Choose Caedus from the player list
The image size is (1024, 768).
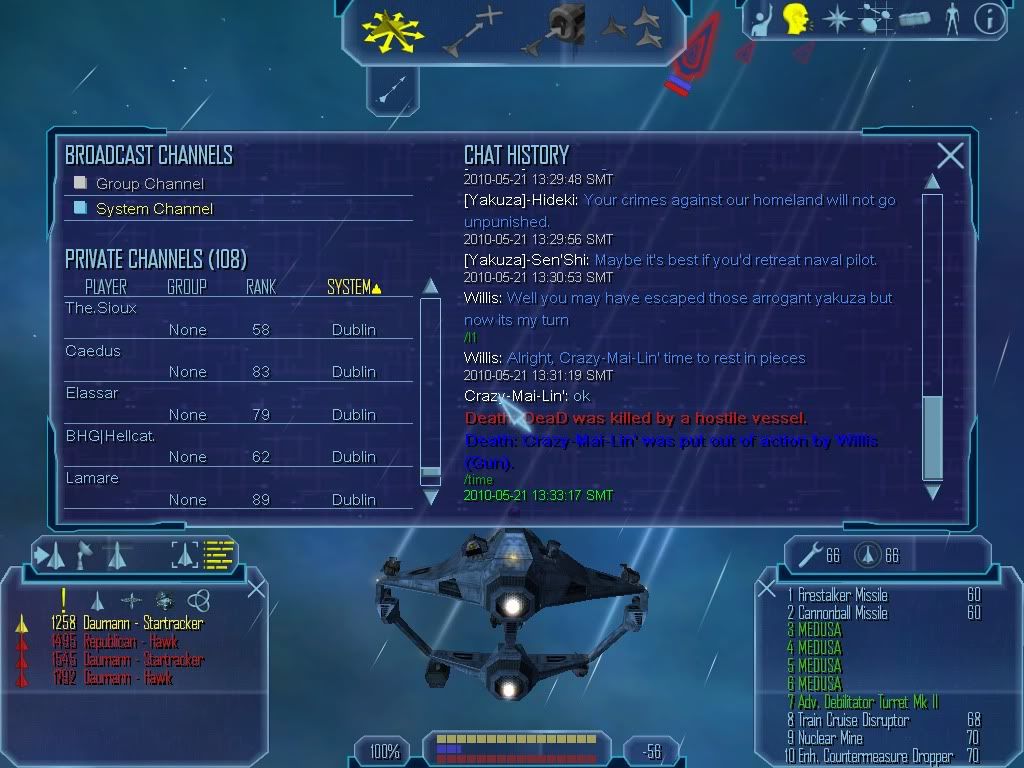93,351
